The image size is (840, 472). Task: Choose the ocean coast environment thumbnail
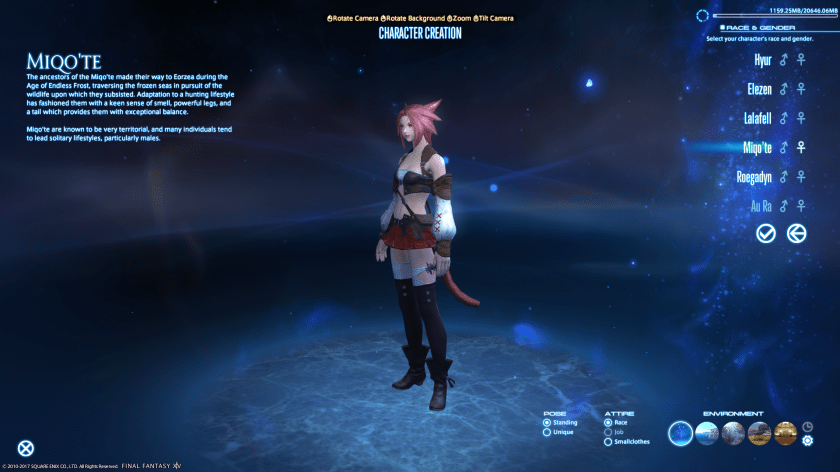click(x=707, y=433)
